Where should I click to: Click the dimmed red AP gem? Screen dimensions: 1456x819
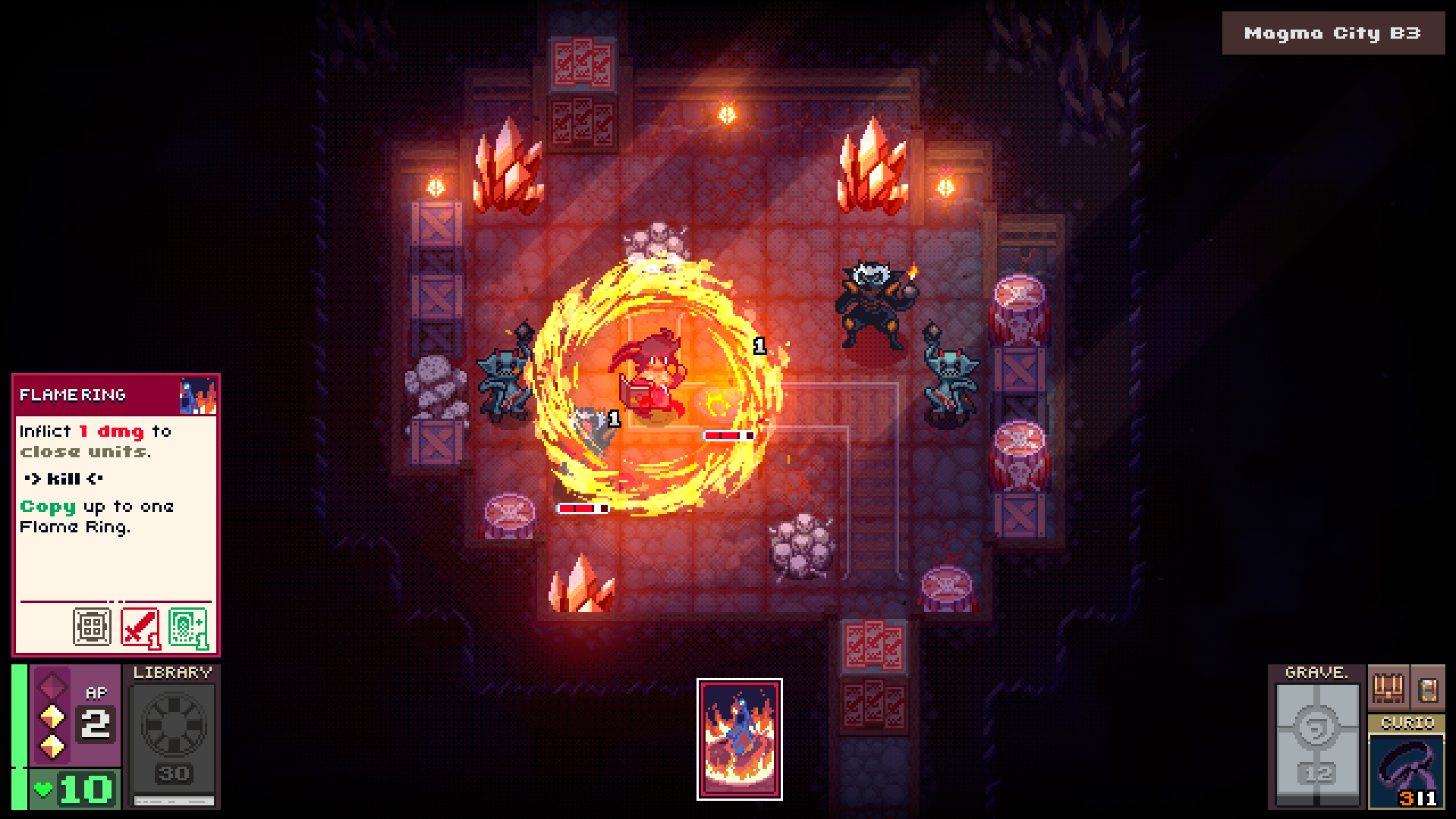coord(51,685)
